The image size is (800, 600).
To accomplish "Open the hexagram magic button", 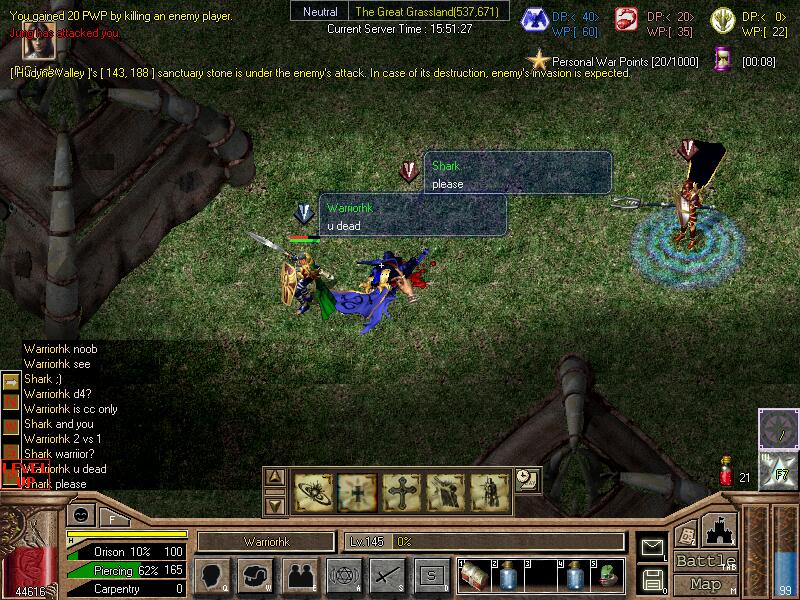I will pos(343,576).
